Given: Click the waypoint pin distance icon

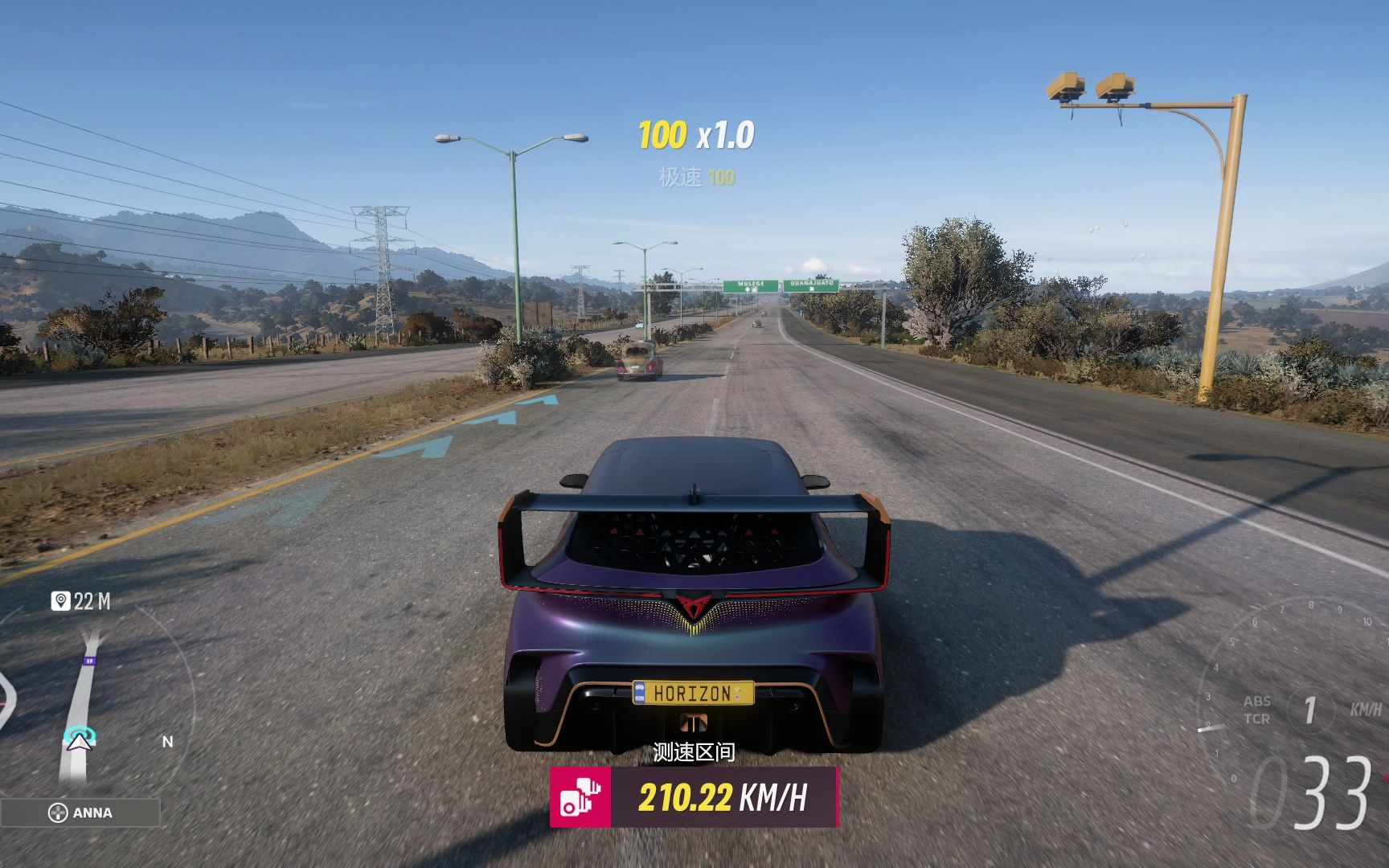Looking at the screenshot, I should tap(60, 600).
